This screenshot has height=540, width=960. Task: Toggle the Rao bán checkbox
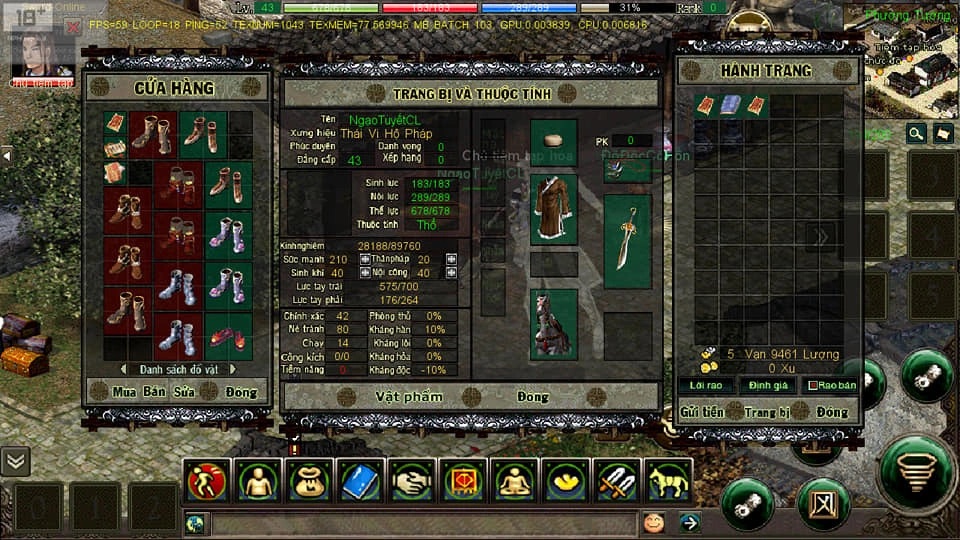coord(812,385)
